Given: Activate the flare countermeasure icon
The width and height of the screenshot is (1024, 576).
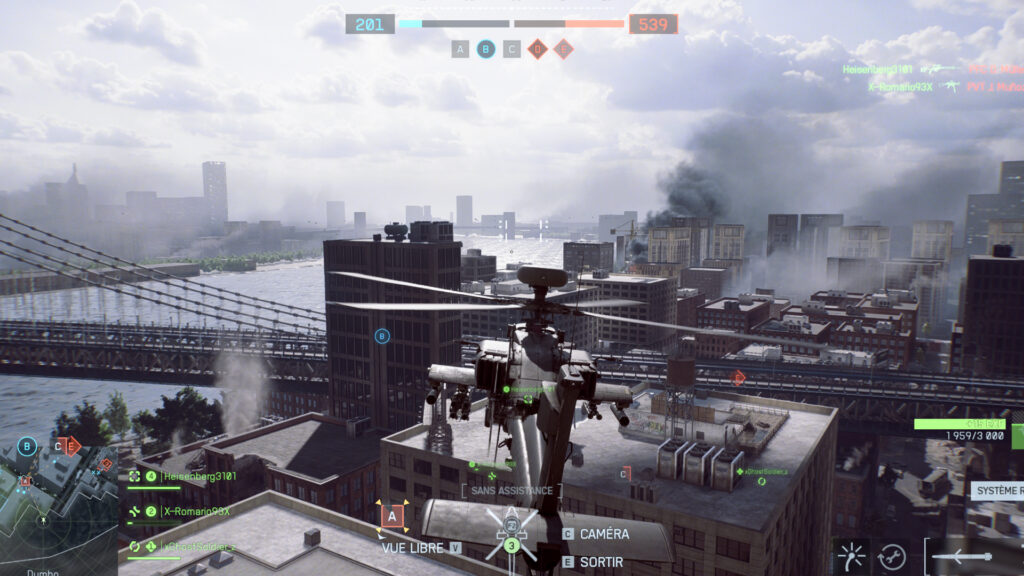Looking at the screenshot, I should click(852, 556).
